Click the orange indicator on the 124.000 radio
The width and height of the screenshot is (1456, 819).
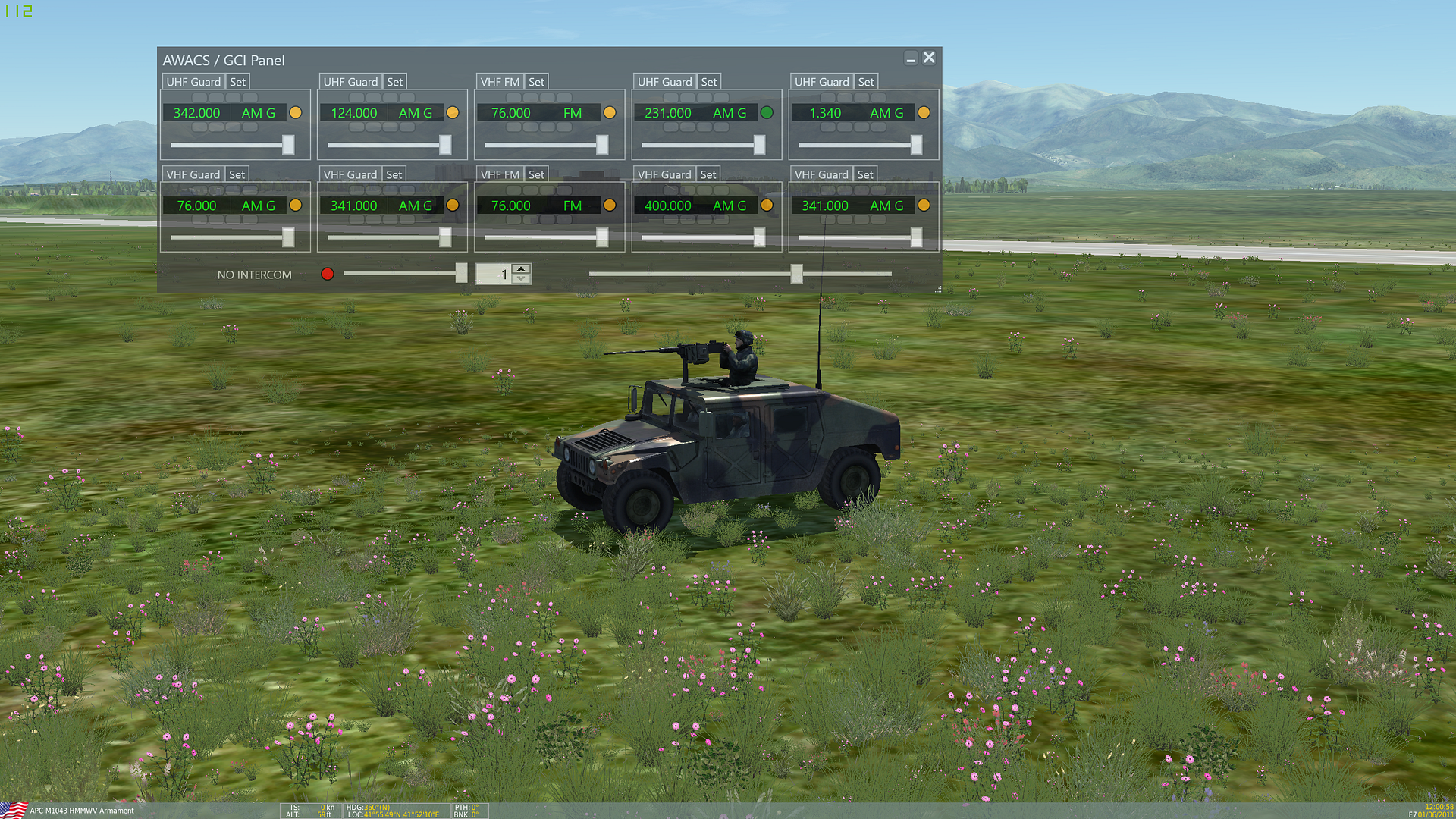453,112
